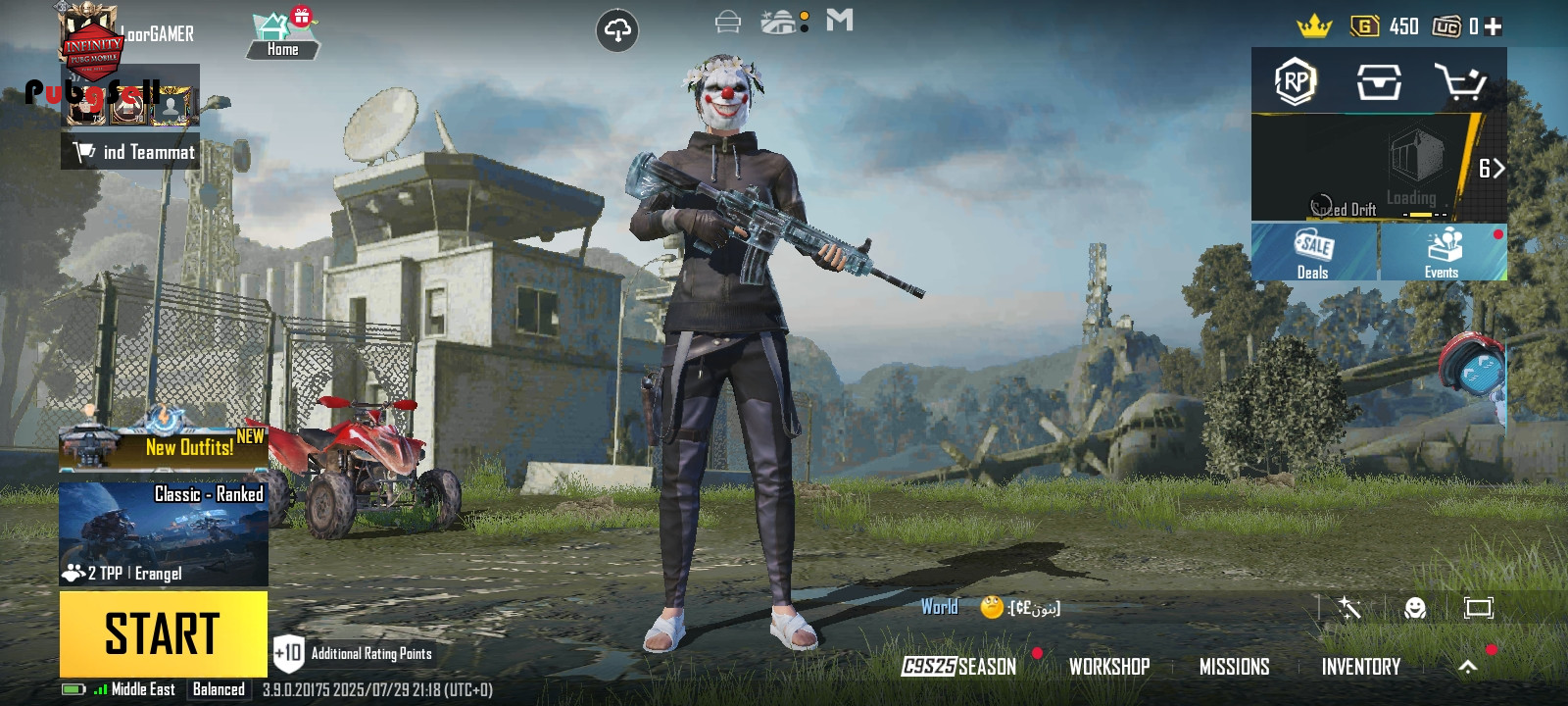Open the cloud download icon

pyautogui.click(x=617, y=31)
